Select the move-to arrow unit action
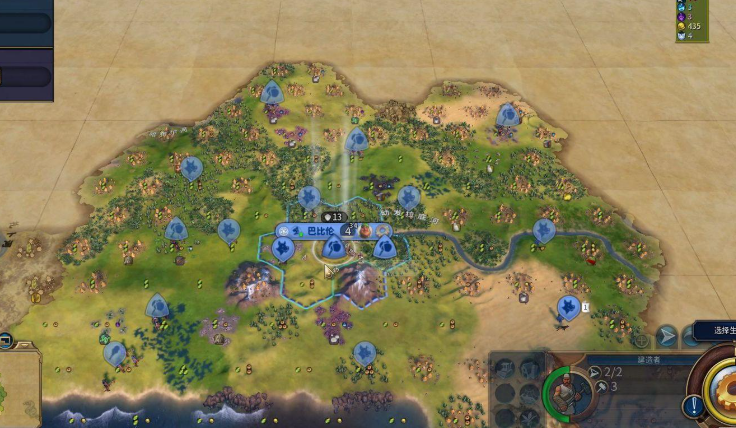 (x=667, y=336)
